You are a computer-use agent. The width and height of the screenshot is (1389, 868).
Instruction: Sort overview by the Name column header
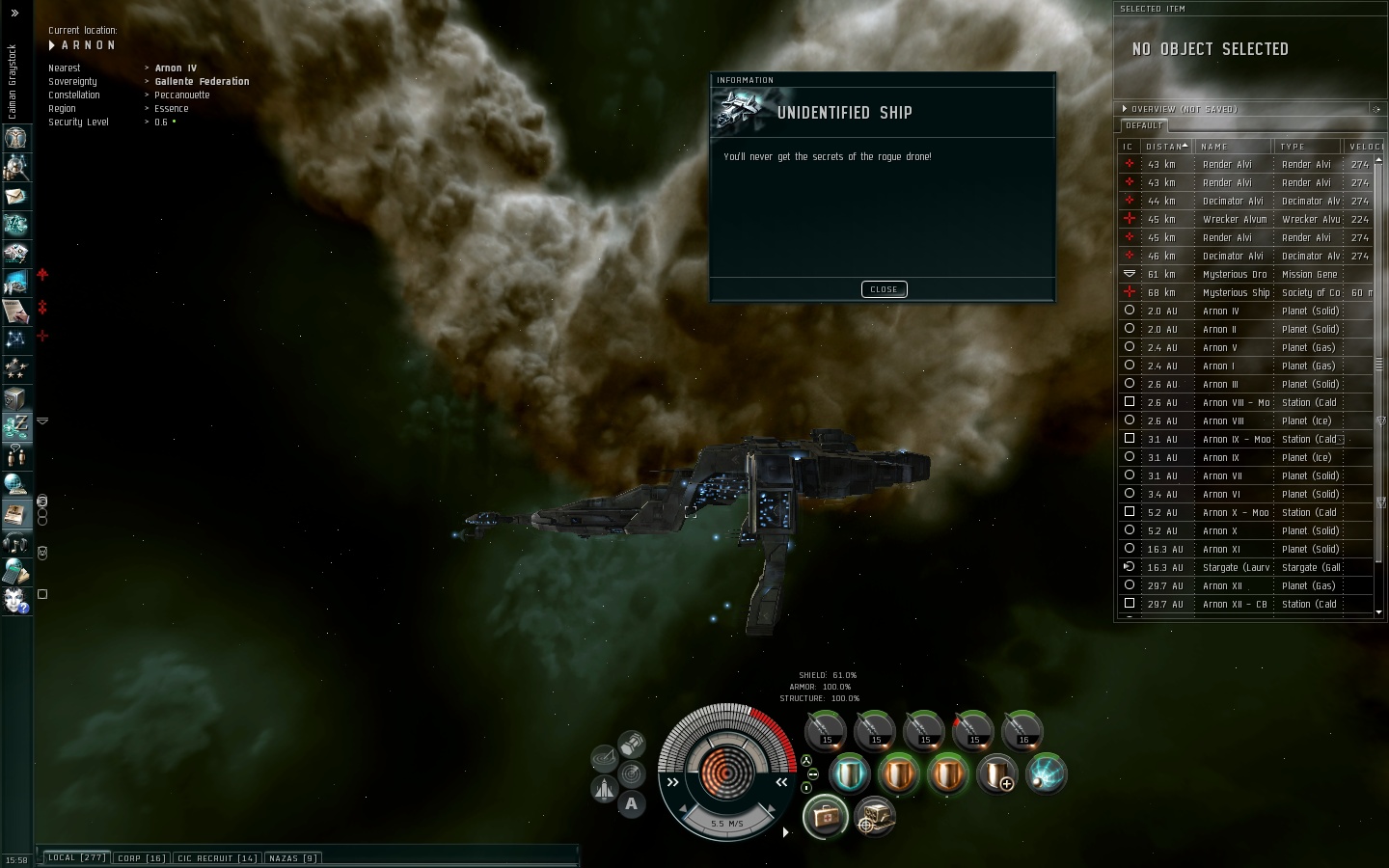click(x=1233, y=147)
